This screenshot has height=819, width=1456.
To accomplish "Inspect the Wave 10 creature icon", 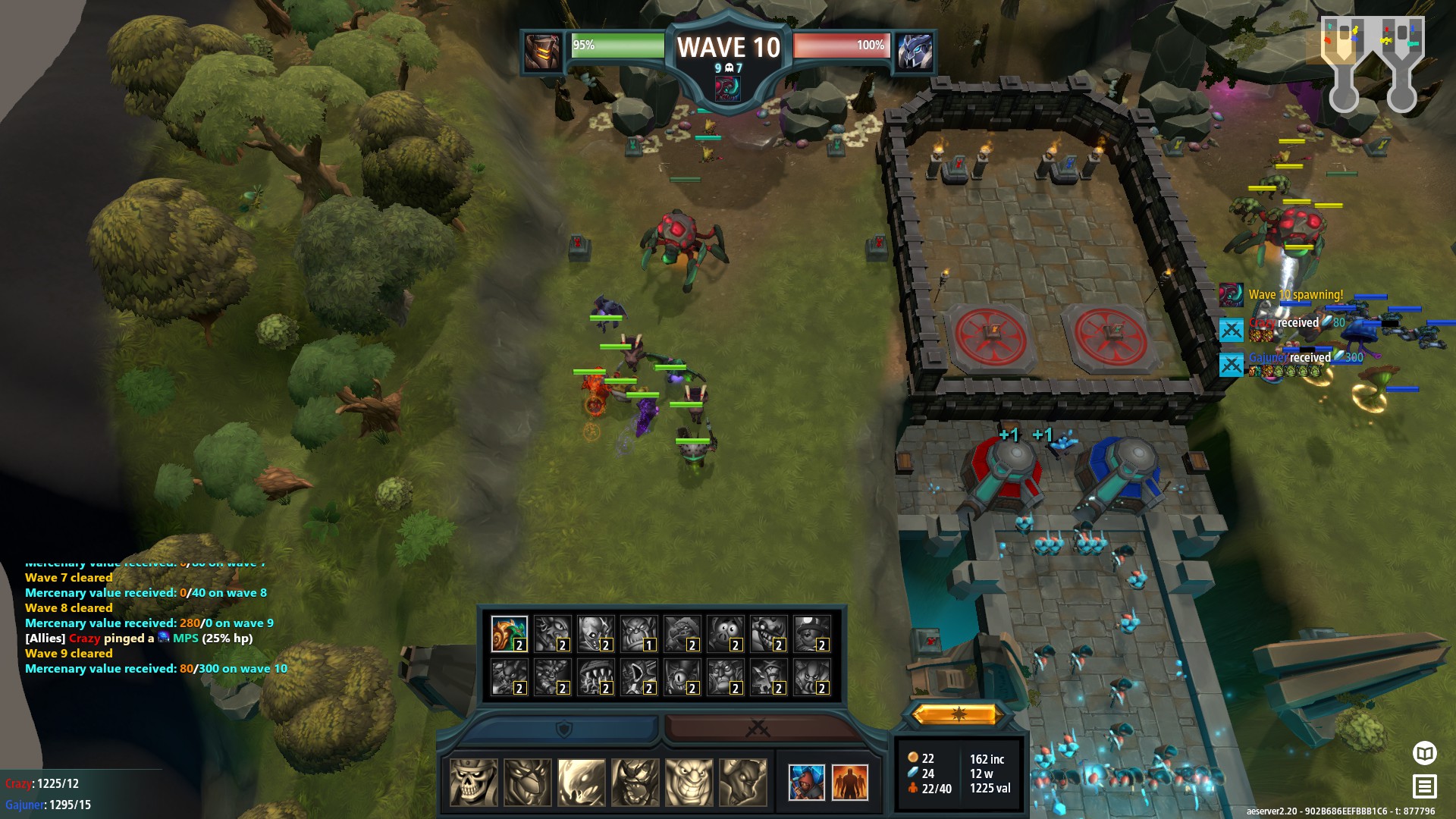I will pos(728,89).
